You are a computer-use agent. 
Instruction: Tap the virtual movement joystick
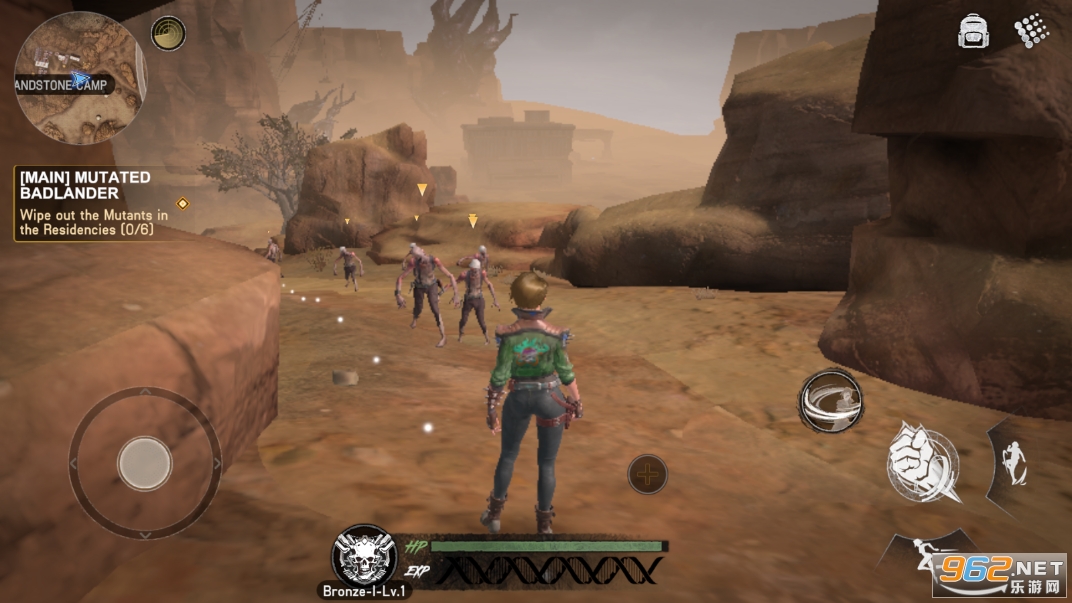tap(145, 463)
